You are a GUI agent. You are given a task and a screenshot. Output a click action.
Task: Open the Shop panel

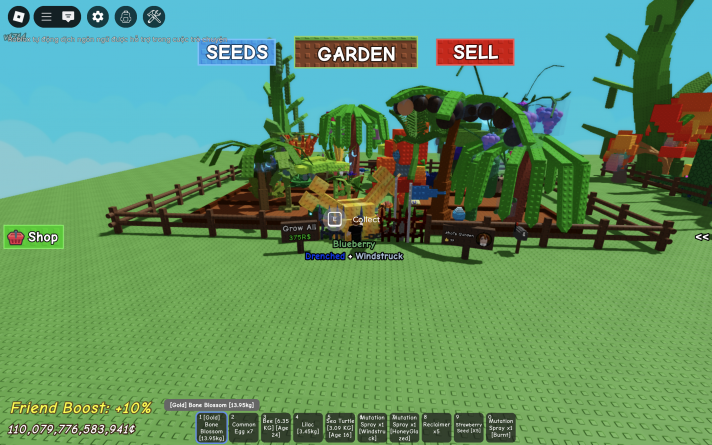[x=34, y=237]
